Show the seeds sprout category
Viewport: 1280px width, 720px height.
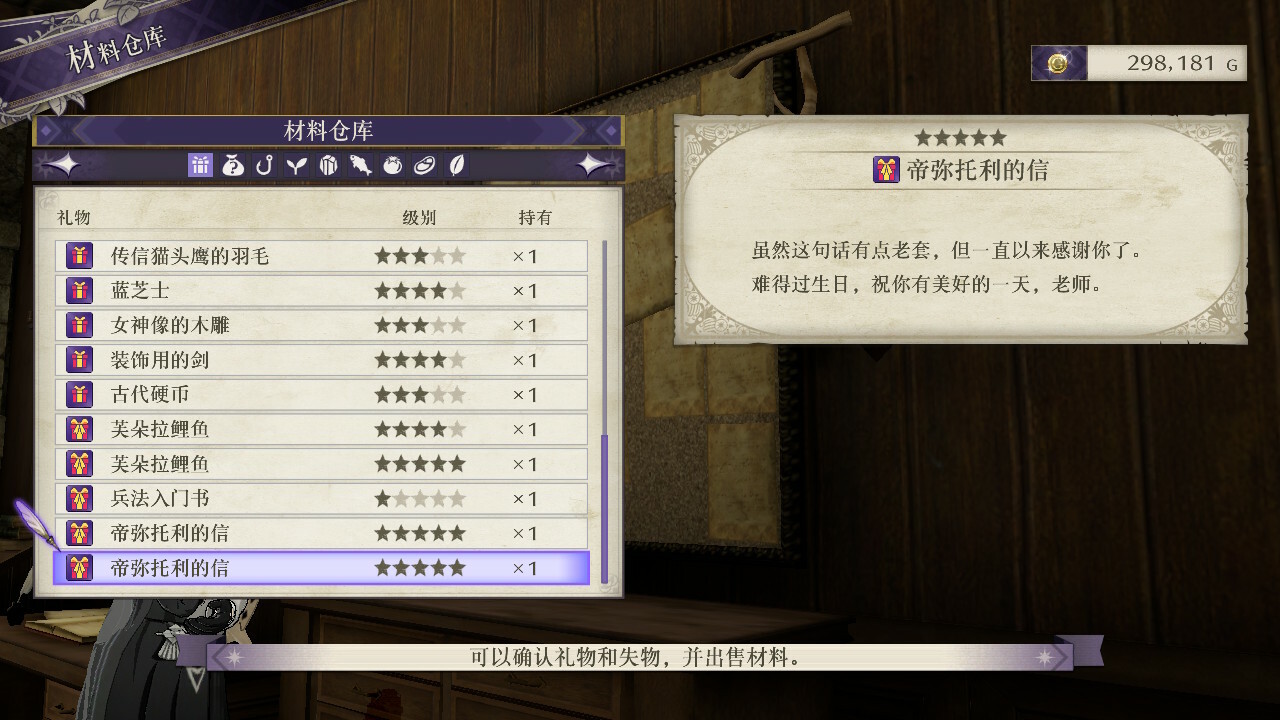click(x=296, y=166)
